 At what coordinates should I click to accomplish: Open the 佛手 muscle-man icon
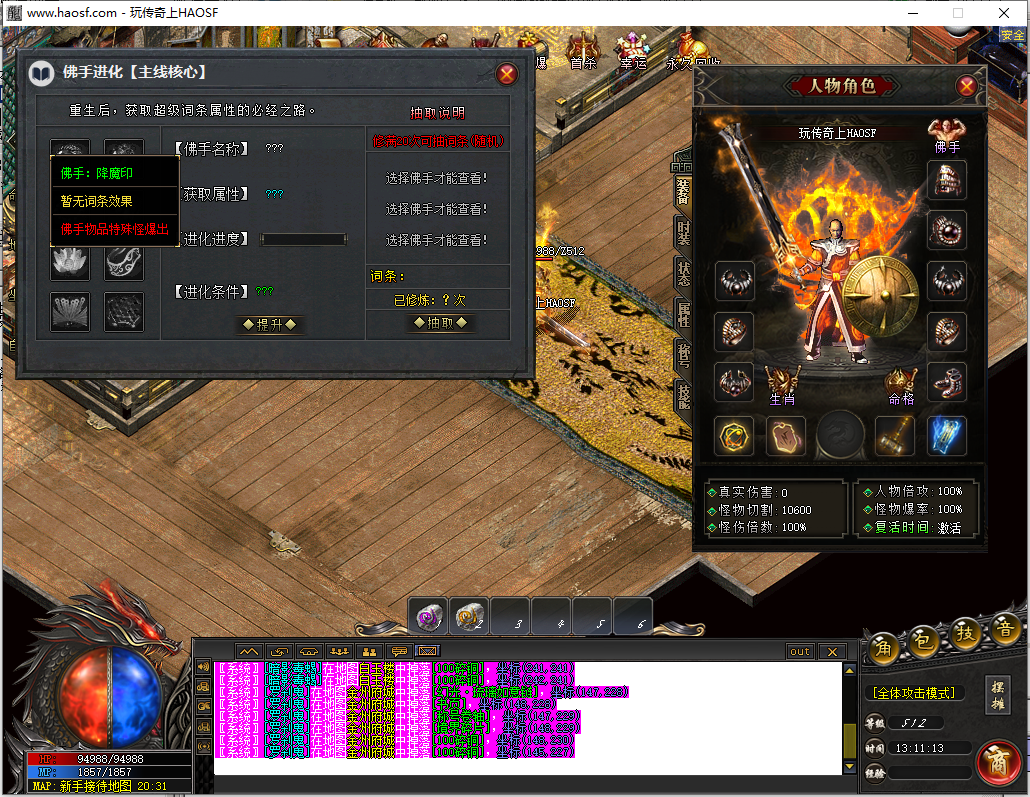click(946, 131)
